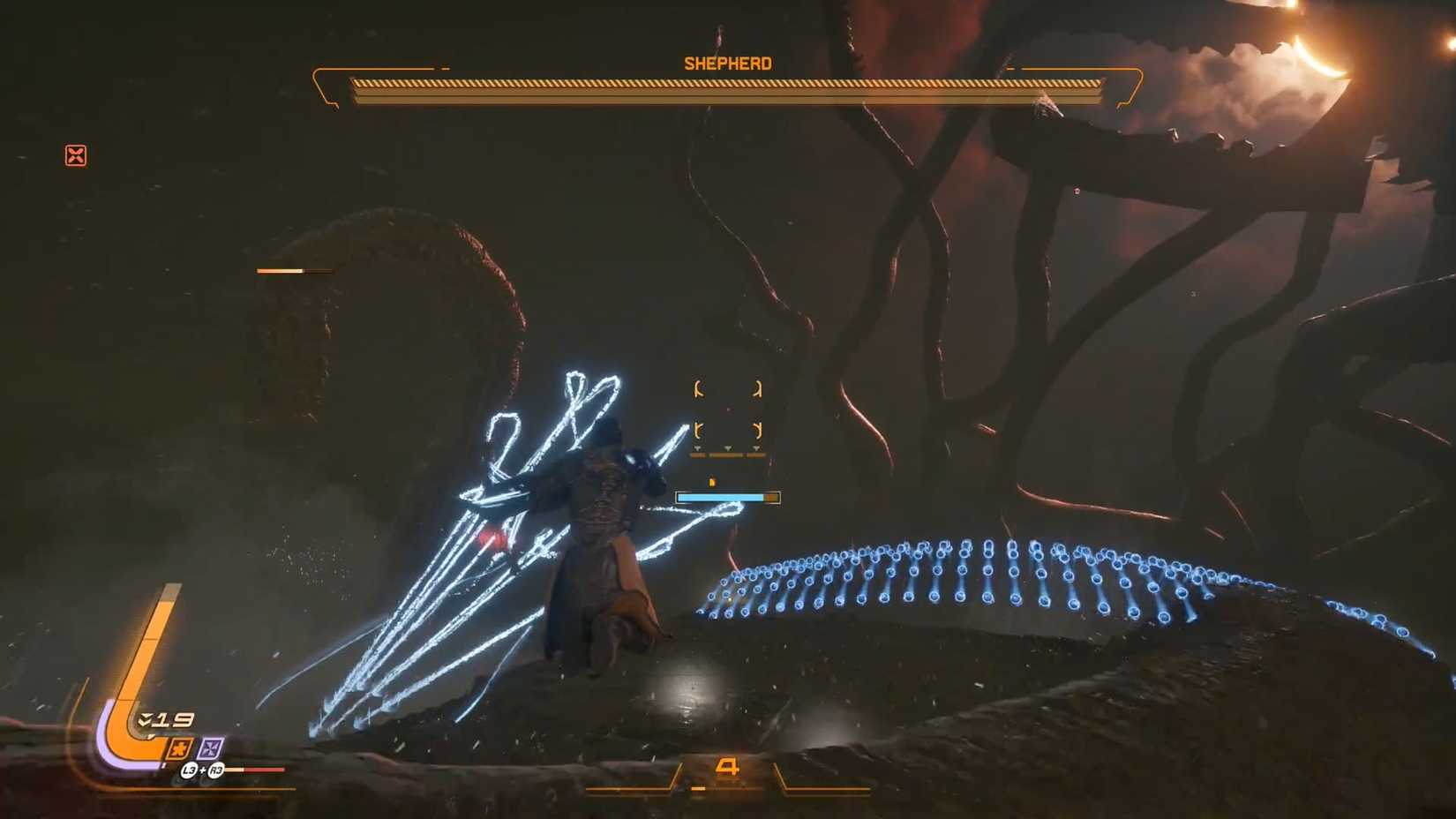Click the small diamond icon above the stamina bar
The image size is (1456, 819).
point(712,482)
